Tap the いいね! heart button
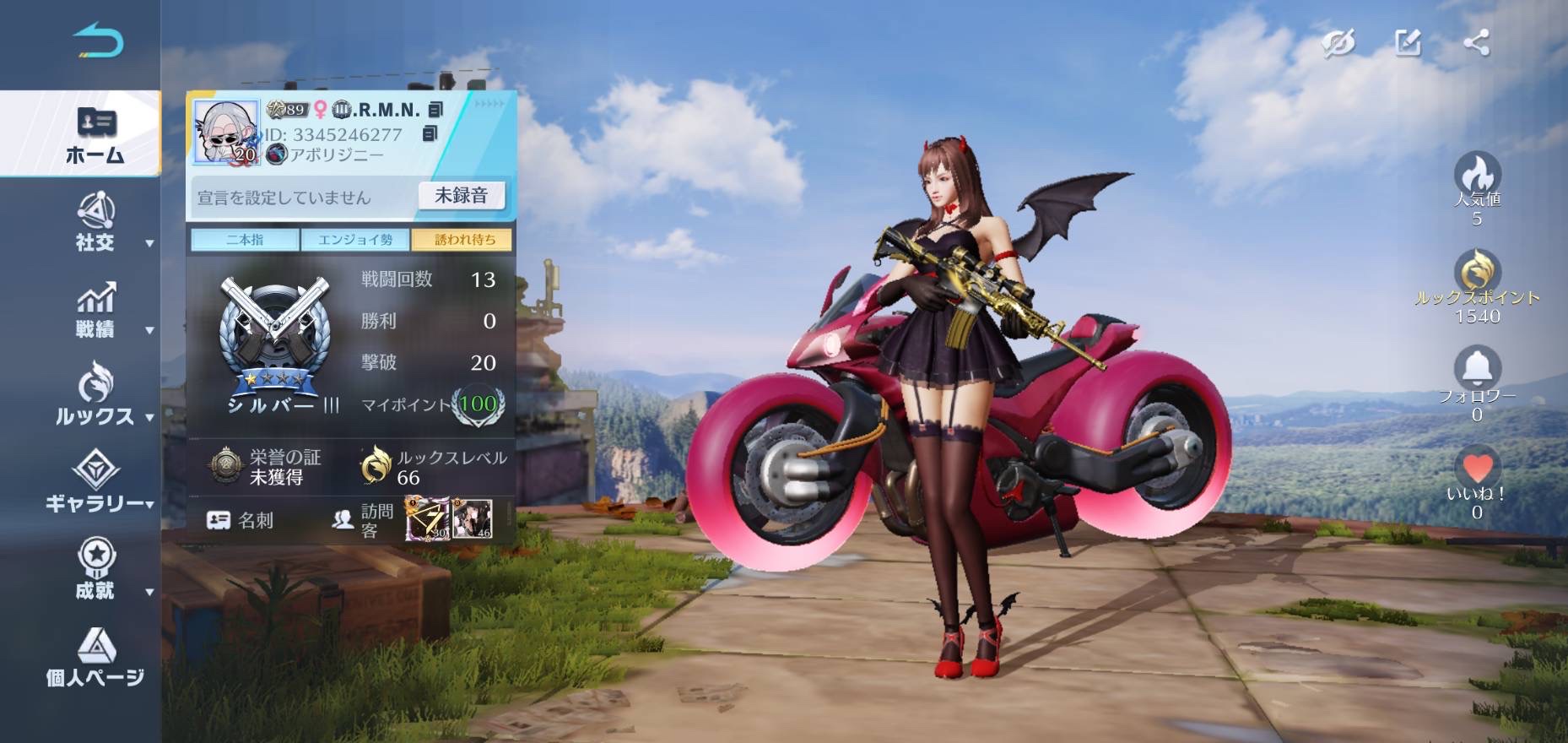This screenshot has width=1568, height=743. pos(1477,469)
